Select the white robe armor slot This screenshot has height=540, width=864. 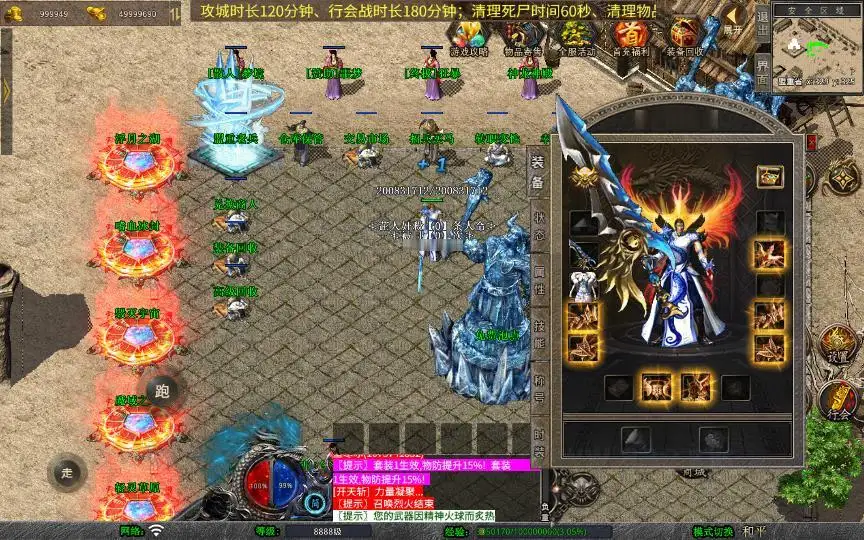583,285
